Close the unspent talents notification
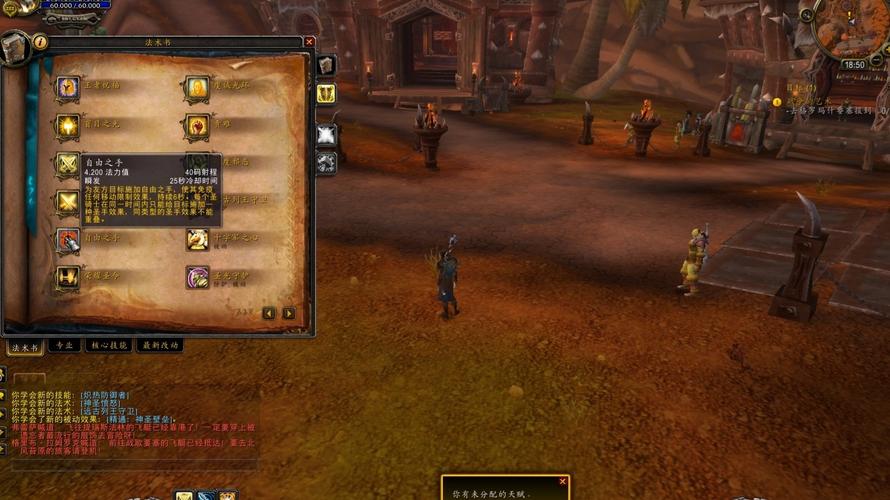The height and width of the screenshot is (500, 890). [x=563, y=481]
